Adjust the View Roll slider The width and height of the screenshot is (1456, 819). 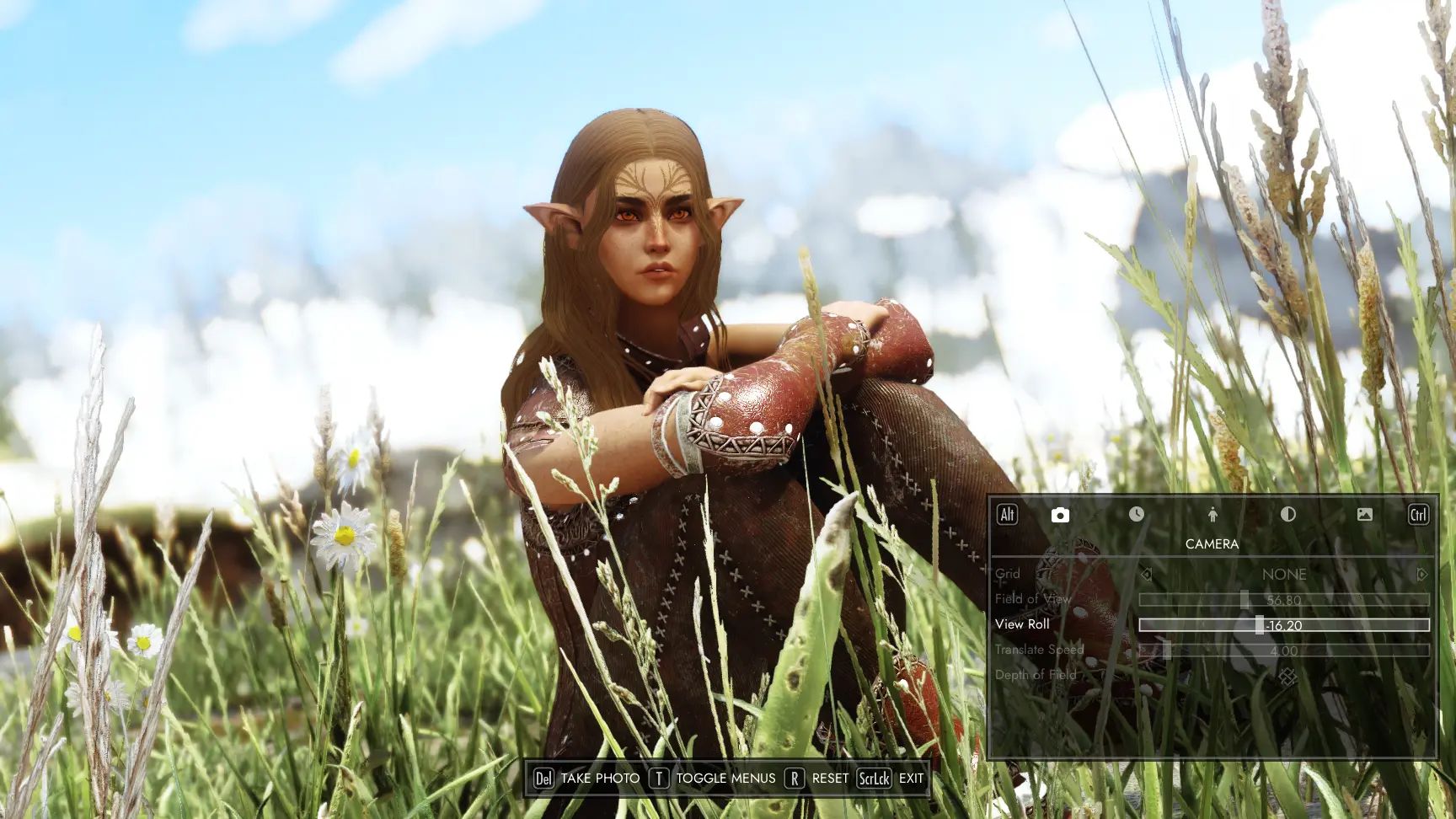1260,624
